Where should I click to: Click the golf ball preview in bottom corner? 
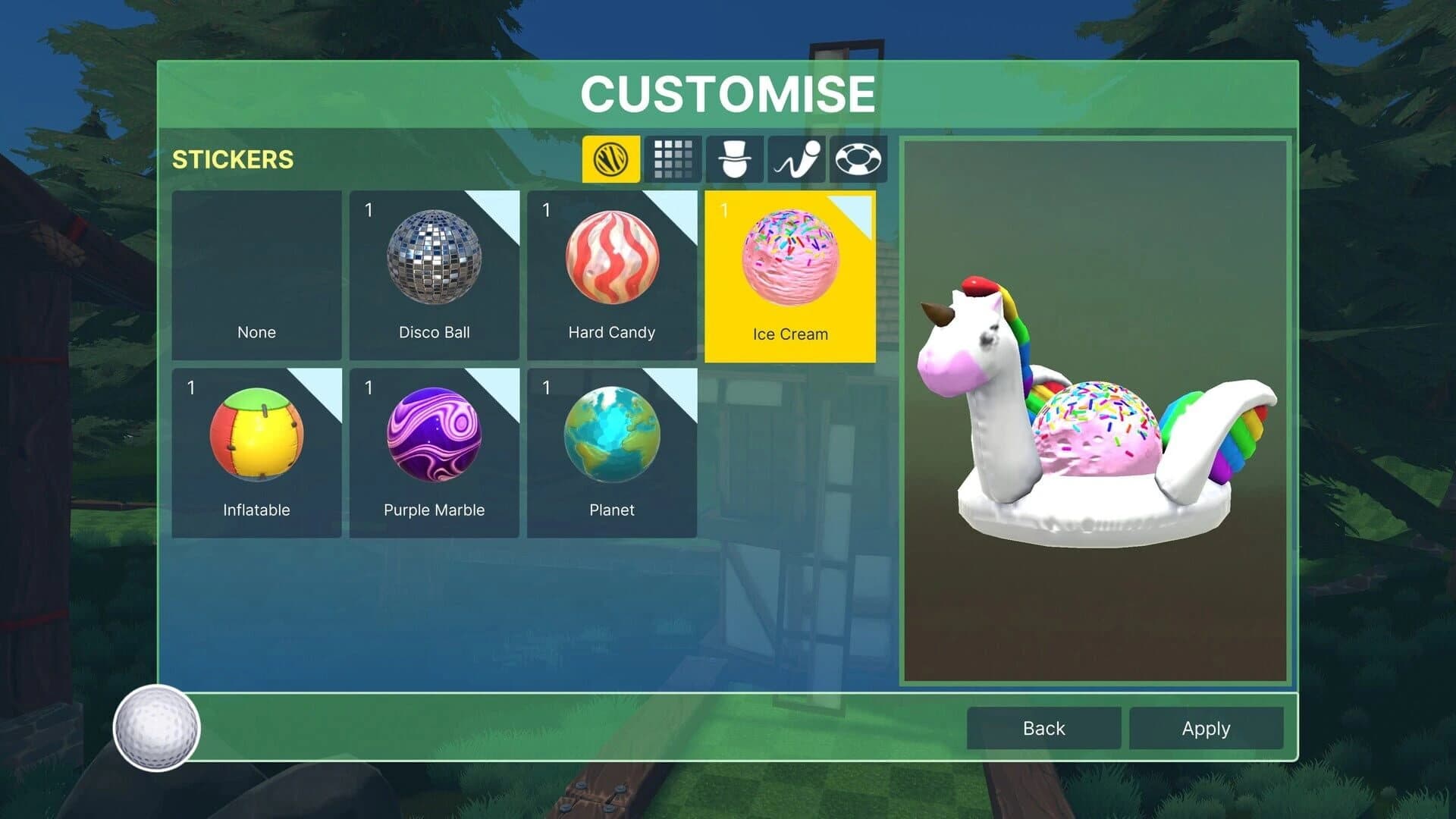tap(157, 727)
